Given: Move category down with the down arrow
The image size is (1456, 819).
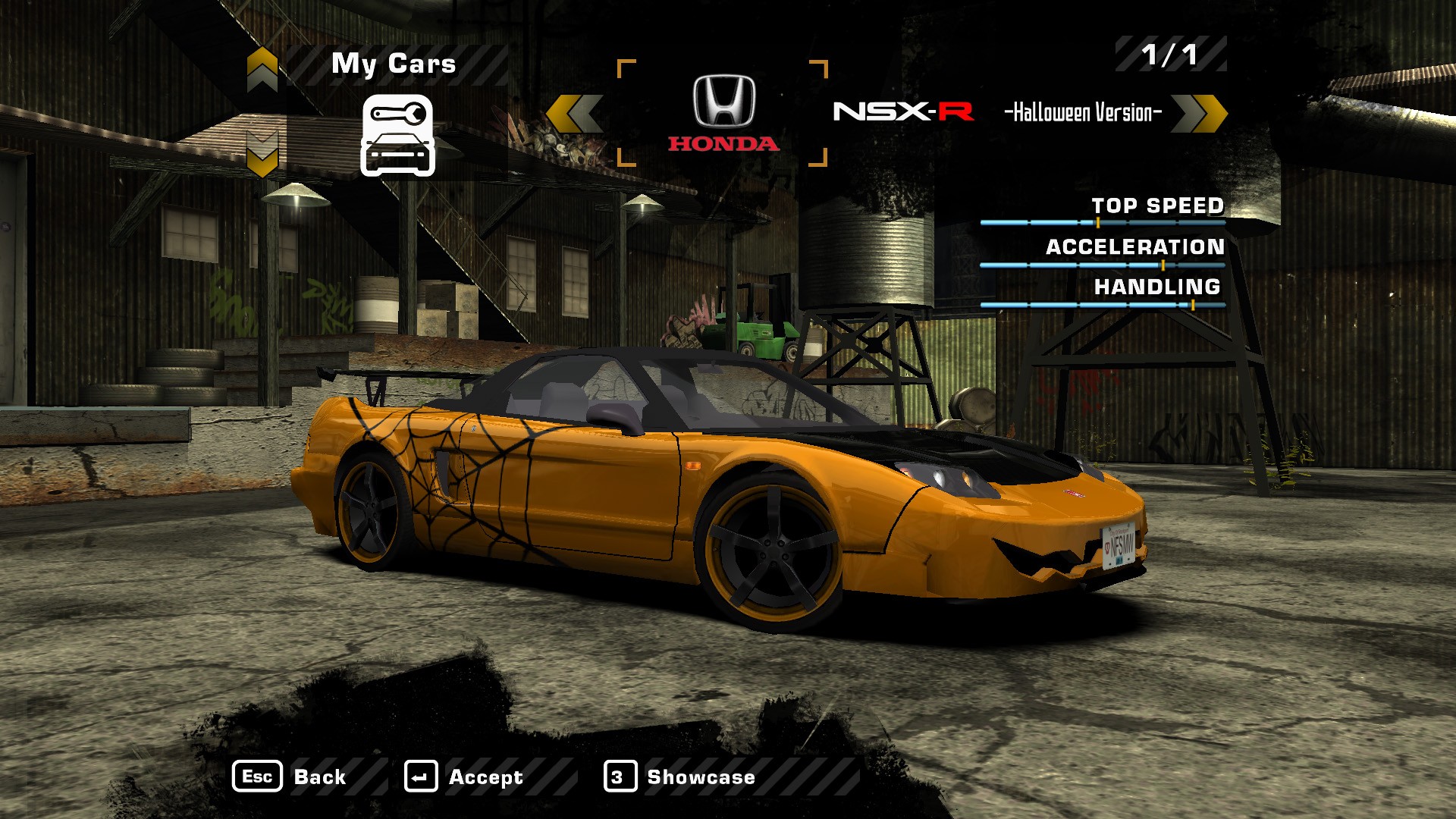Looking at the screenshot, I should 262,153.
